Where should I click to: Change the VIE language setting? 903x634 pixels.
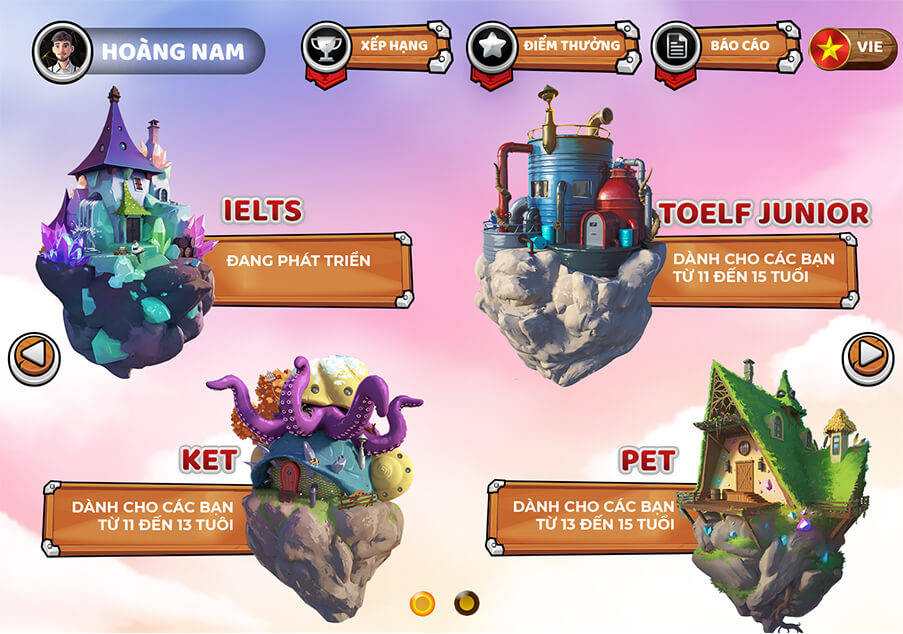click(853, 49)
